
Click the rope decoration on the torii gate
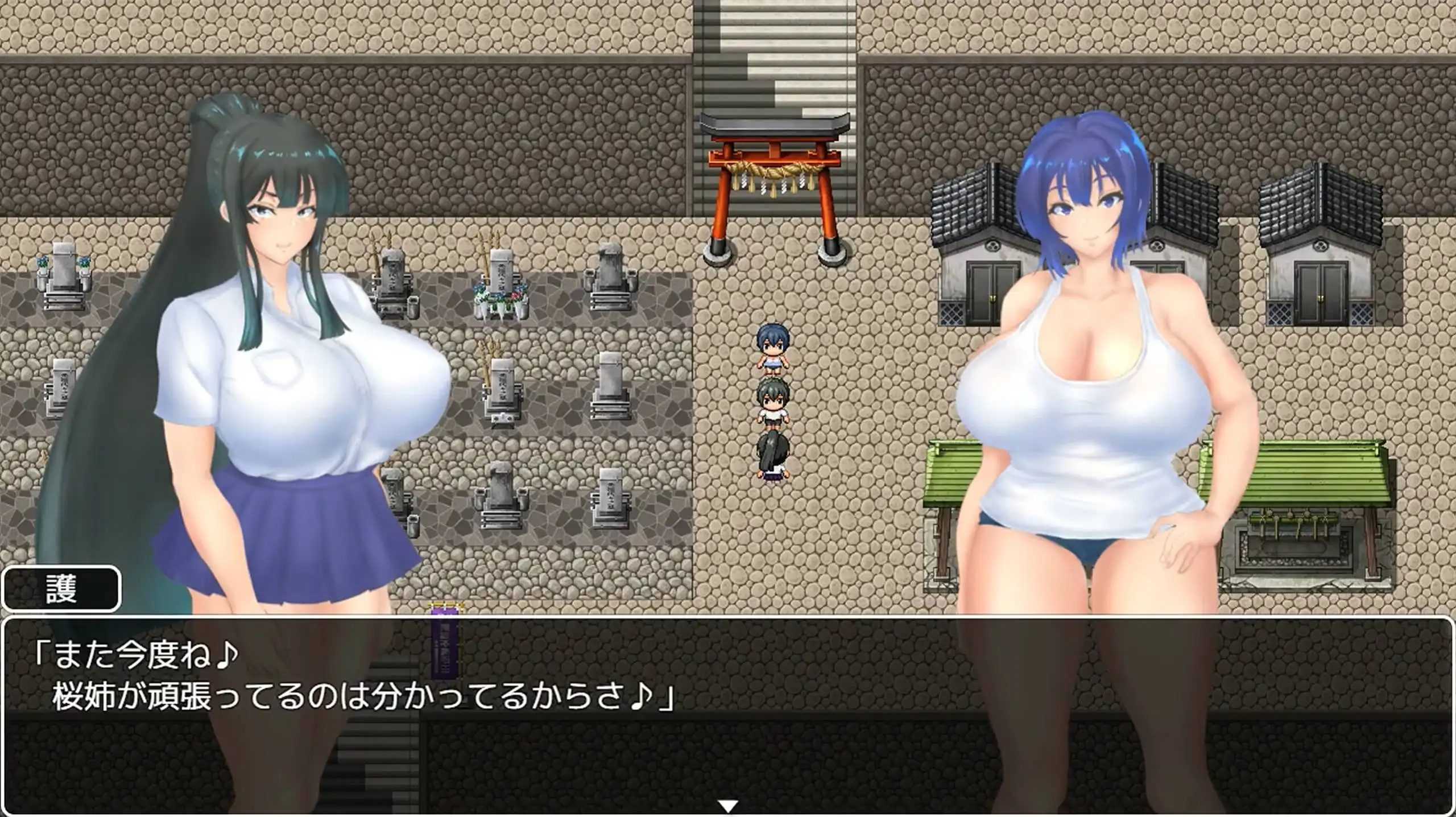[773, 171]
